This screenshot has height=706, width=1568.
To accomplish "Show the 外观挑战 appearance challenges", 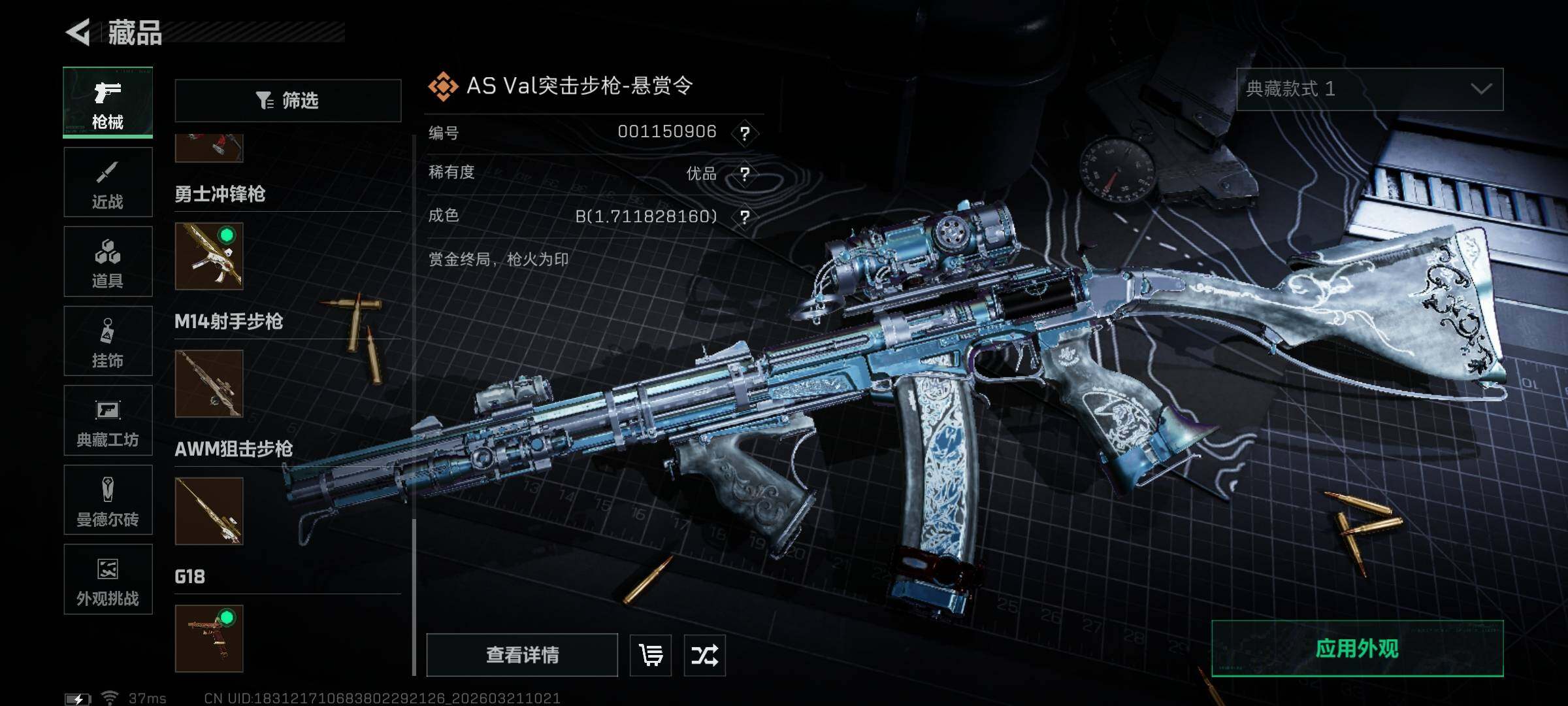I will click(108, 579).
